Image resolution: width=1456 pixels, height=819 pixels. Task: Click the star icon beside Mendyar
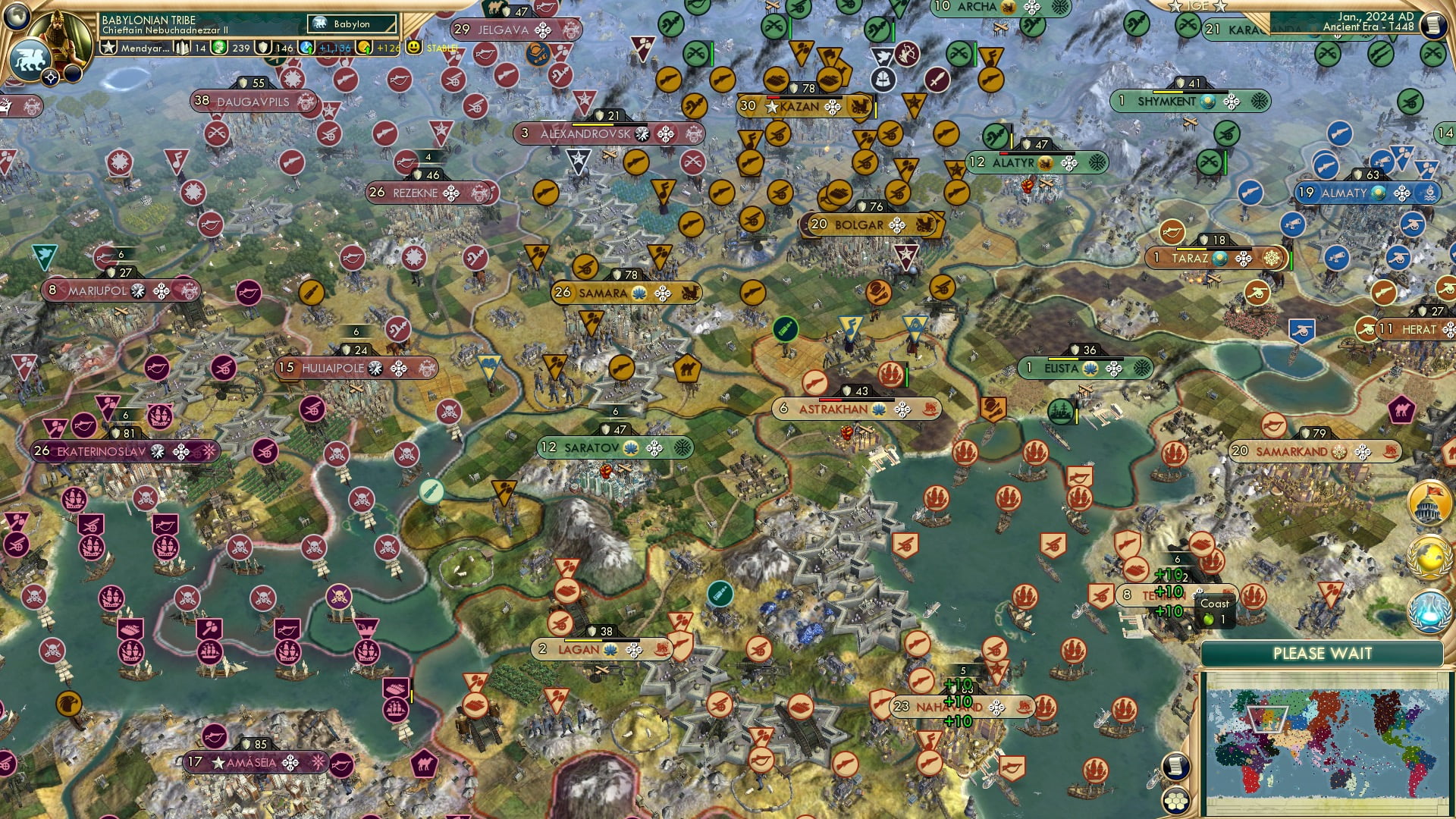coord(108,47)
